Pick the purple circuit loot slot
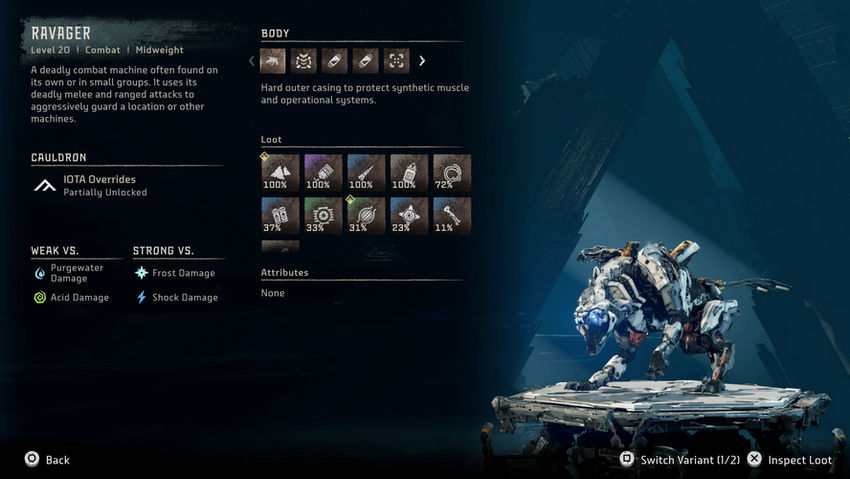This screenshot has width=850, height=479. click(x=323, y=172)
